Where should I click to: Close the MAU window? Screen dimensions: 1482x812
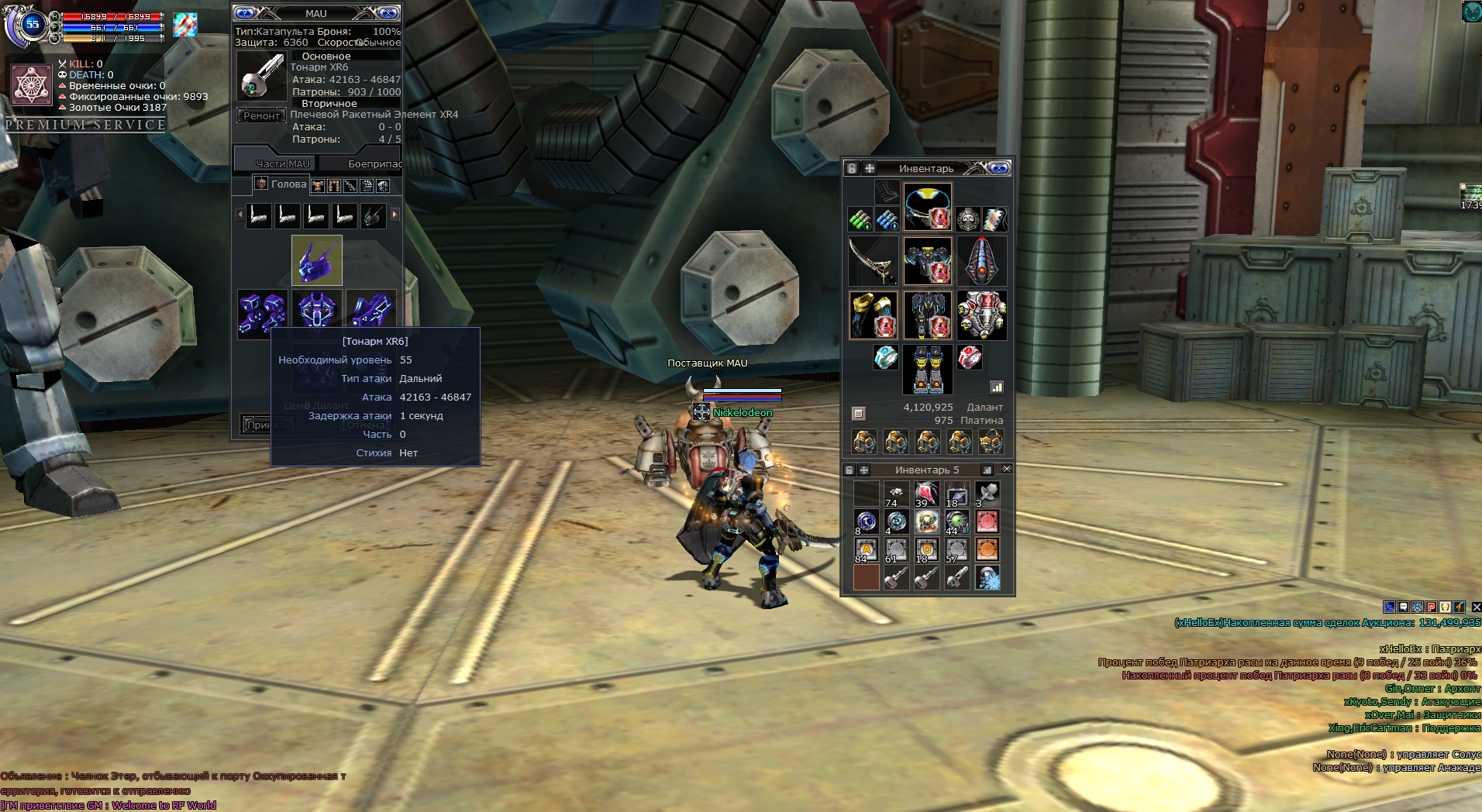coord(386,13)
